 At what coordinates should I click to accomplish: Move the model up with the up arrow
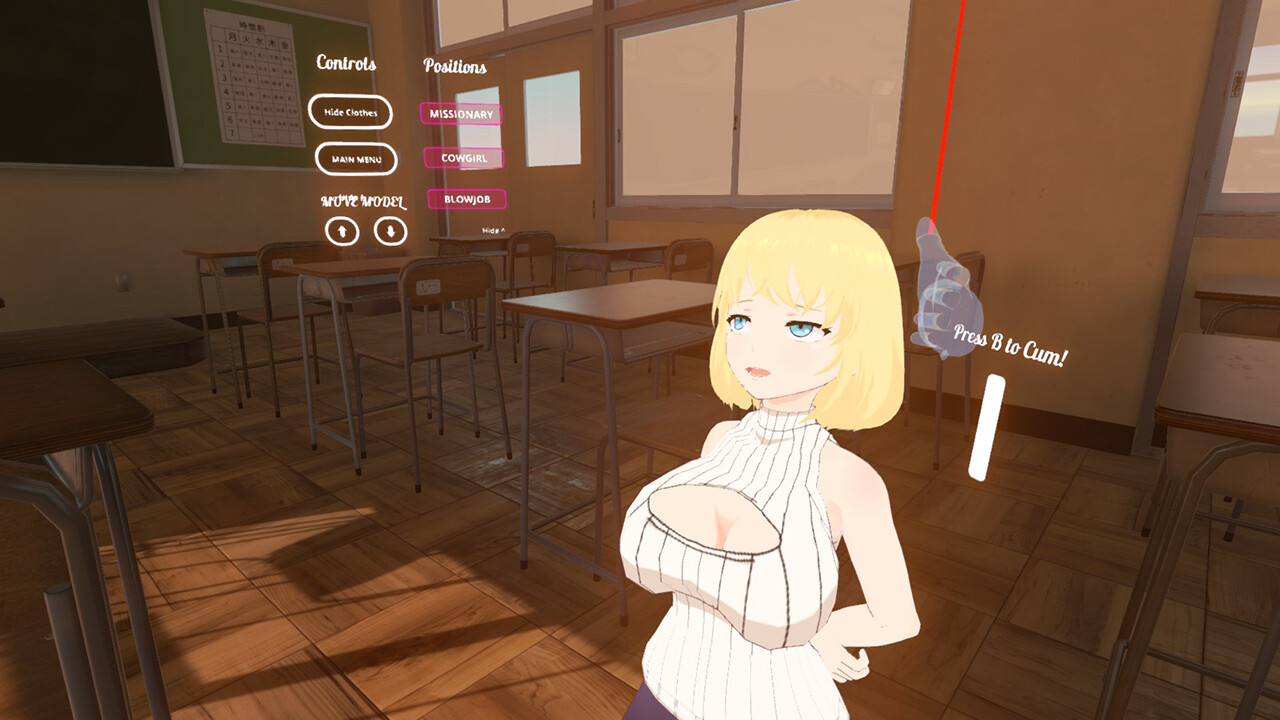(x=342, y=232)
